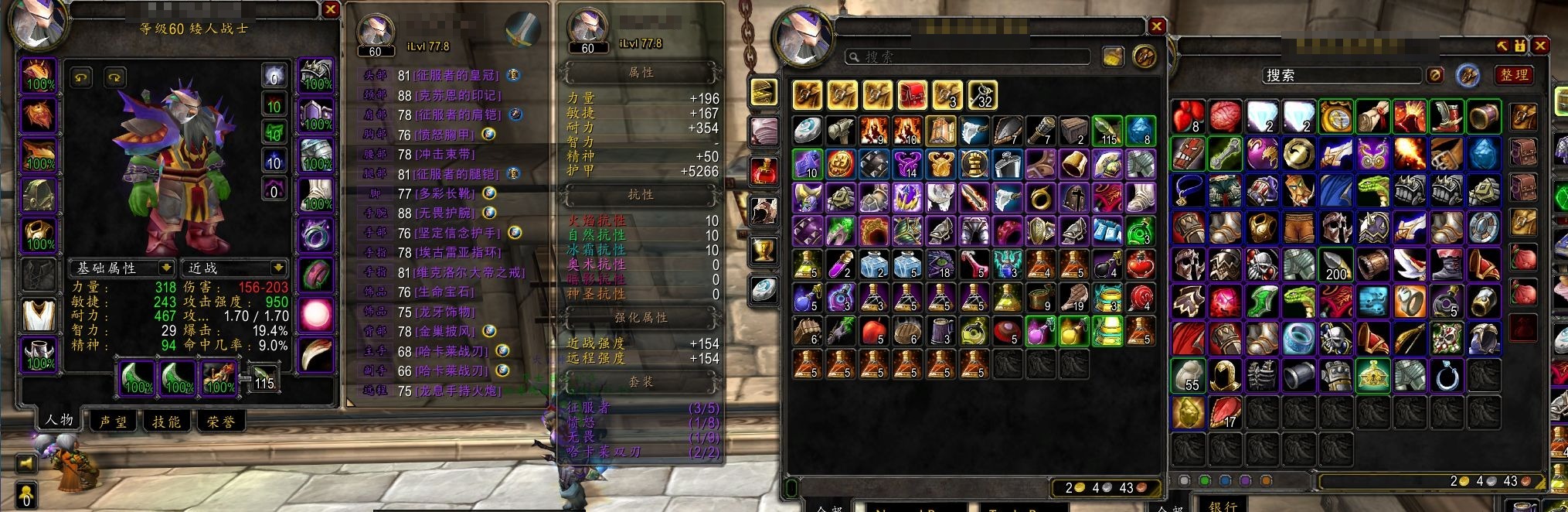Select the glowing pink orb trinket slot
The width and height of the screenshot is (1568, 512).
click(315, 315)
